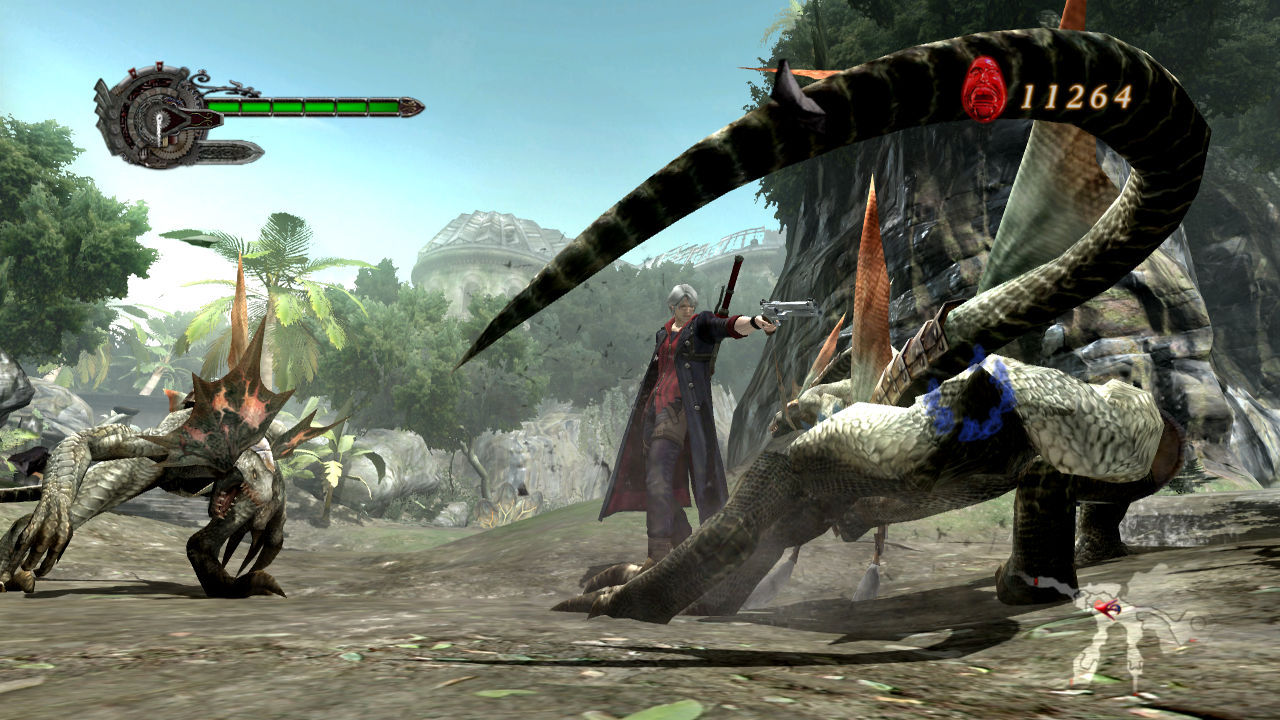Screen dimensions: 1280x720
Task: Select the gear mechanism of the life gauge
Action: (162, 119)
